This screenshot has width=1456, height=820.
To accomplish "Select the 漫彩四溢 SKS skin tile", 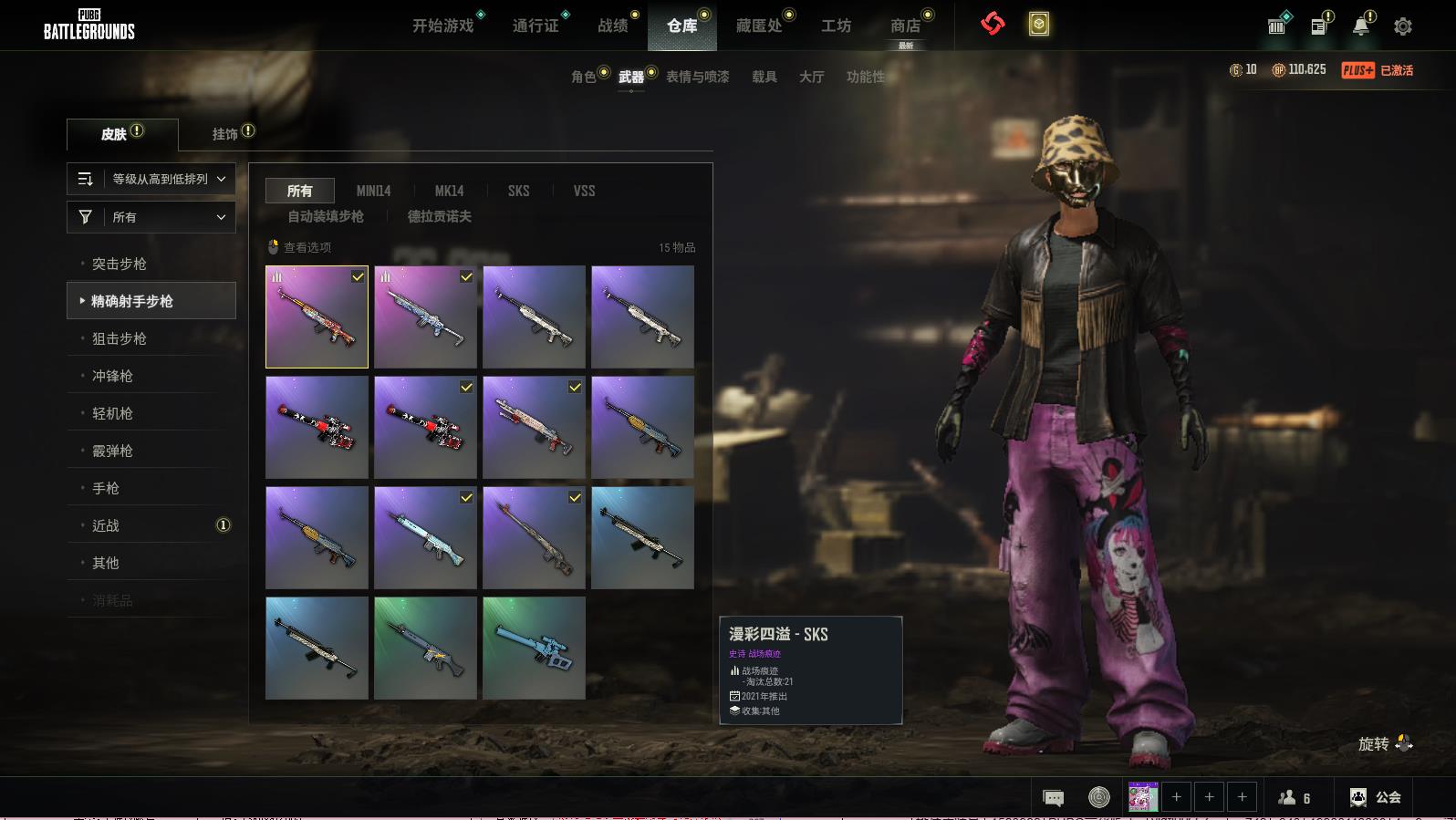I will (317, 317).
